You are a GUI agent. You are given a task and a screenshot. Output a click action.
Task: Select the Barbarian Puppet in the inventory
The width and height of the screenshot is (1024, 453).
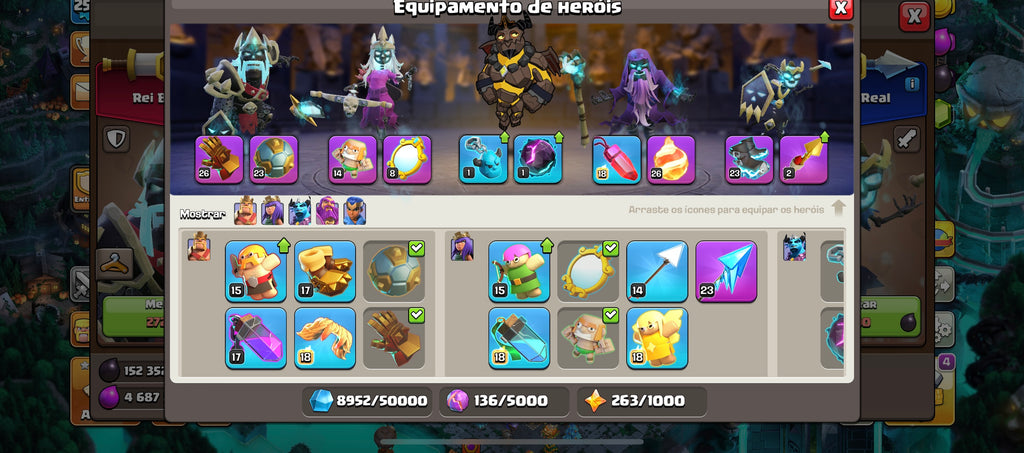(x=255, y=271)
